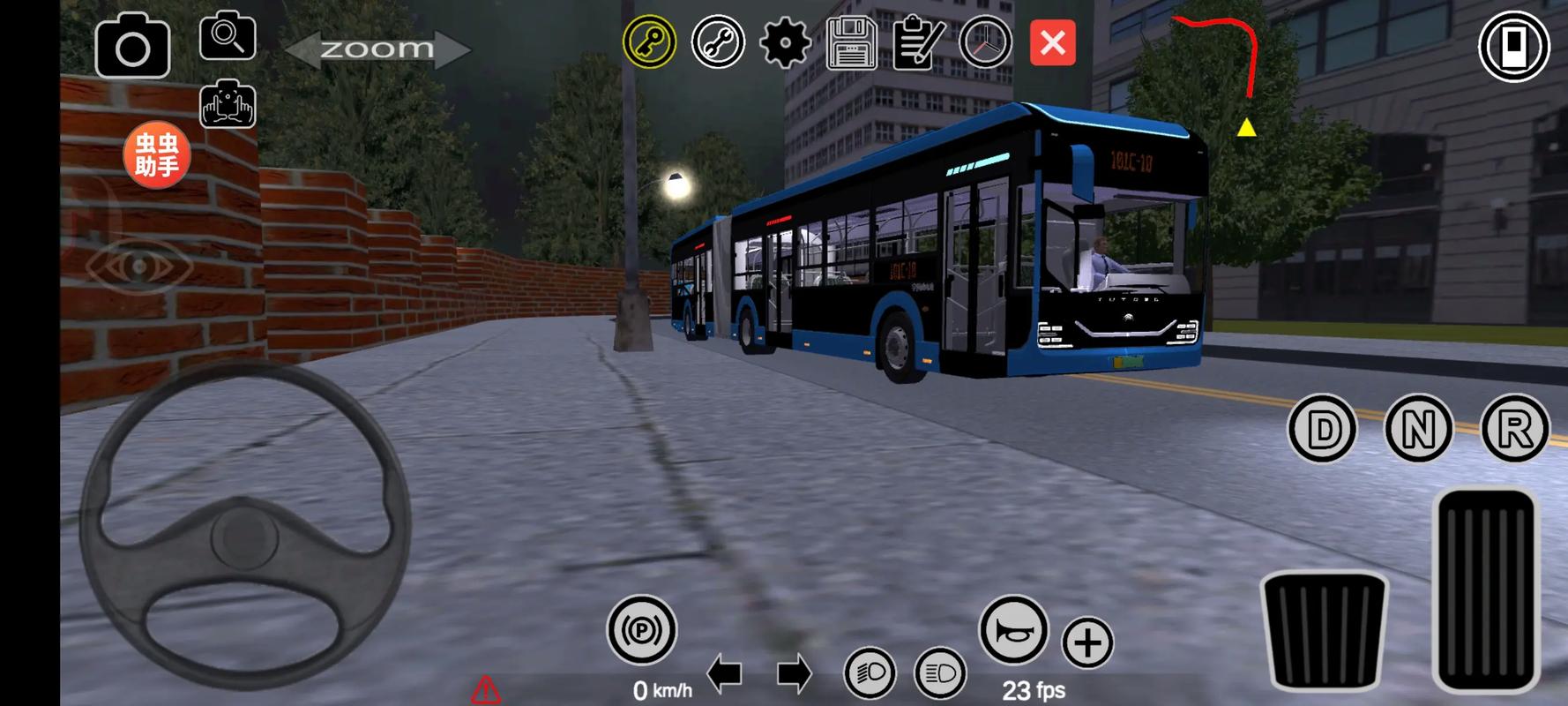Activate the left turn signal arrow
The width and height of the screenshot is (1568, 706).
pos(724,674)
